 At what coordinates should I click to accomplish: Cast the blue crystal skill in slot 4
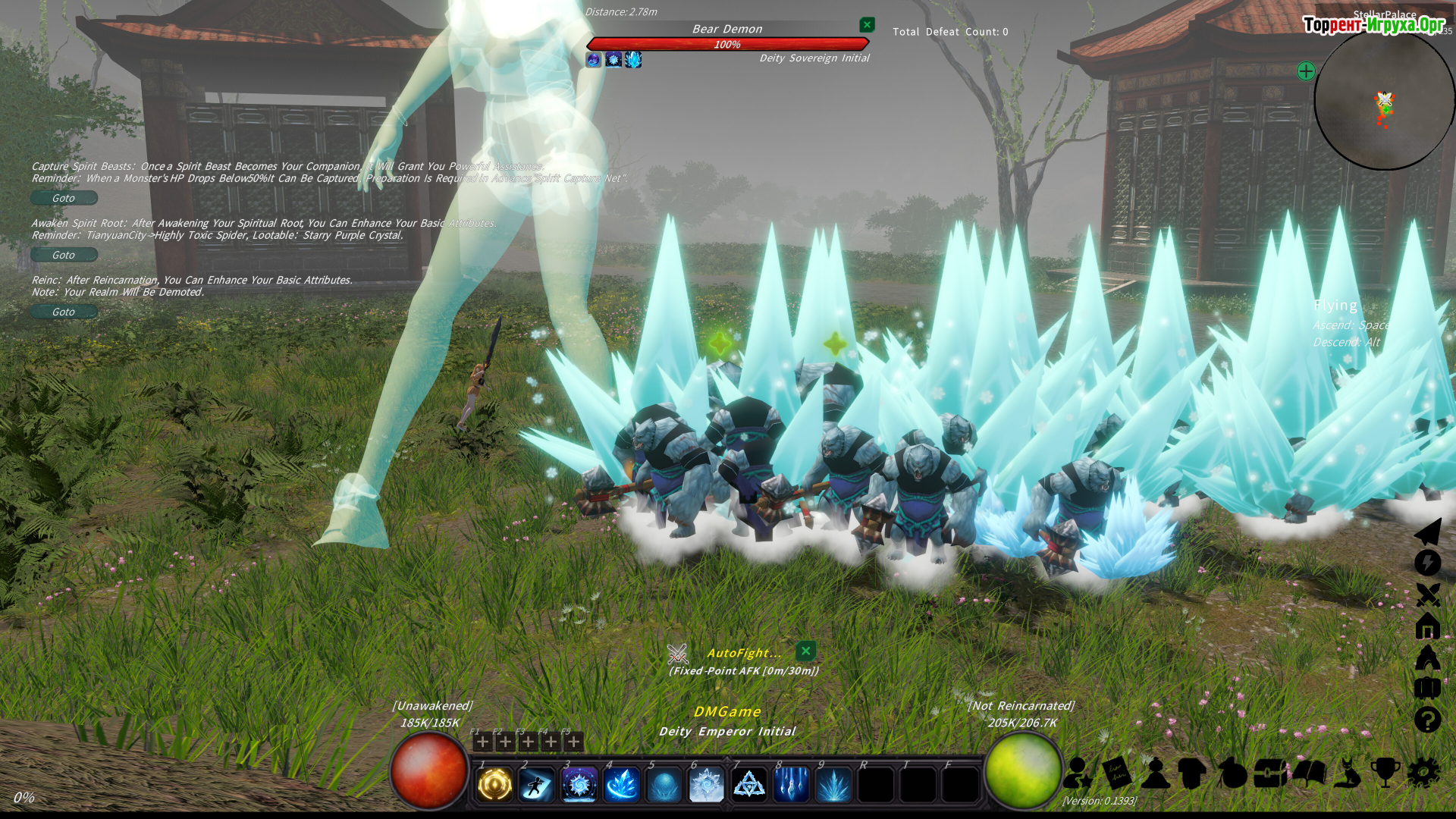[622, 785]
